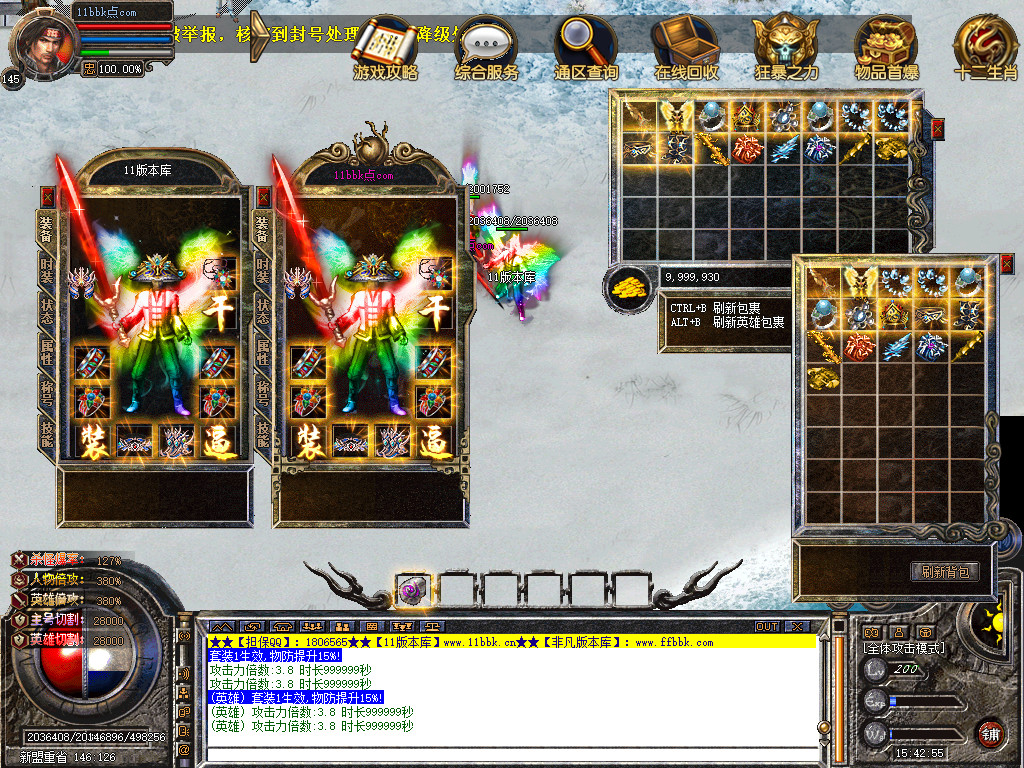Switch to 时装 tab in 11版本库 panel
The height and width of the screenshot is (768, 1024).
(46, 268)
